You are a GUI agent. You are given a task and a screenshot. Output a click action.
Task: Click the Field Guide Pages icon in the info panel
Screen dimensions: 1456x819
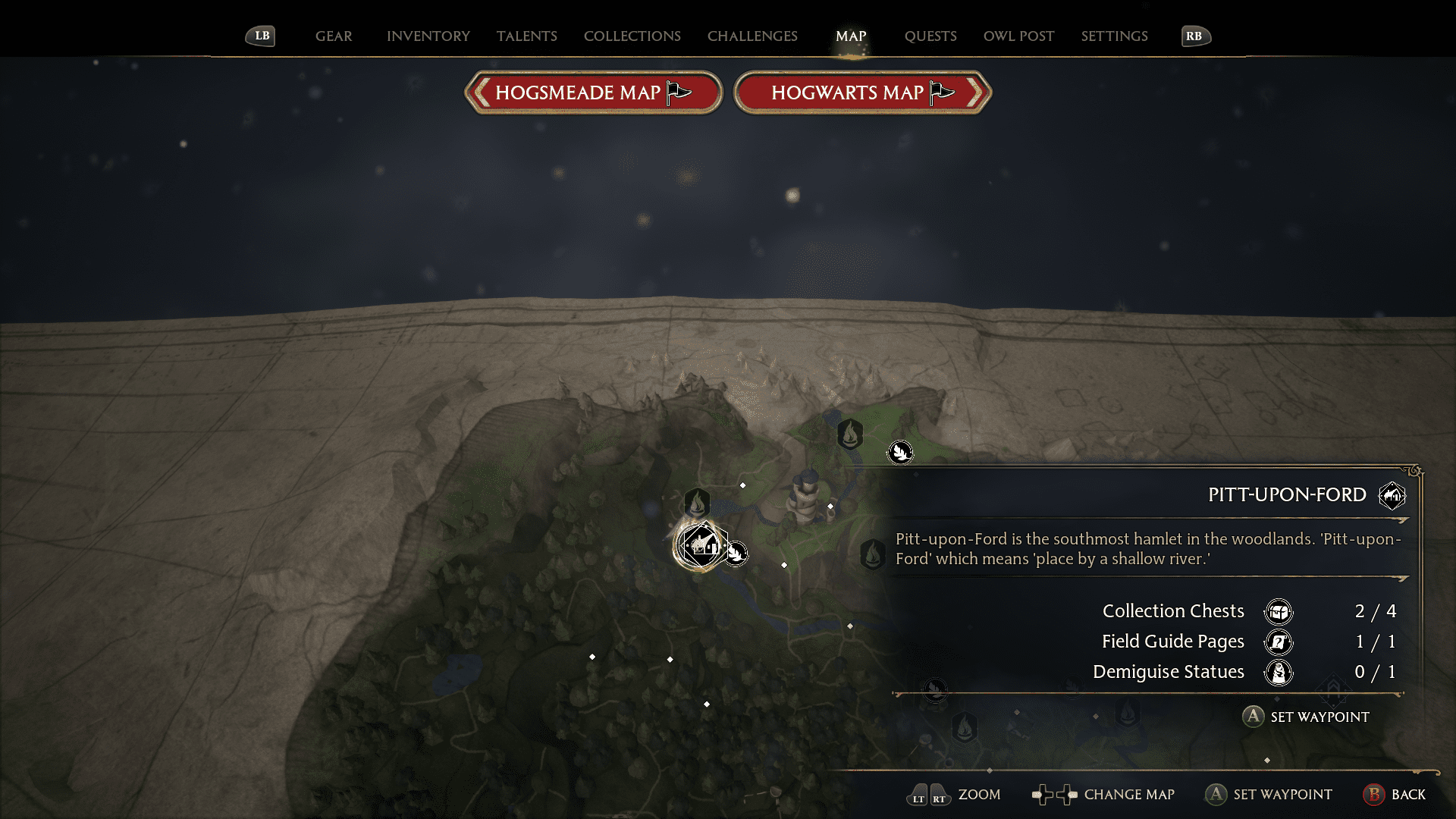[1279, 642]
